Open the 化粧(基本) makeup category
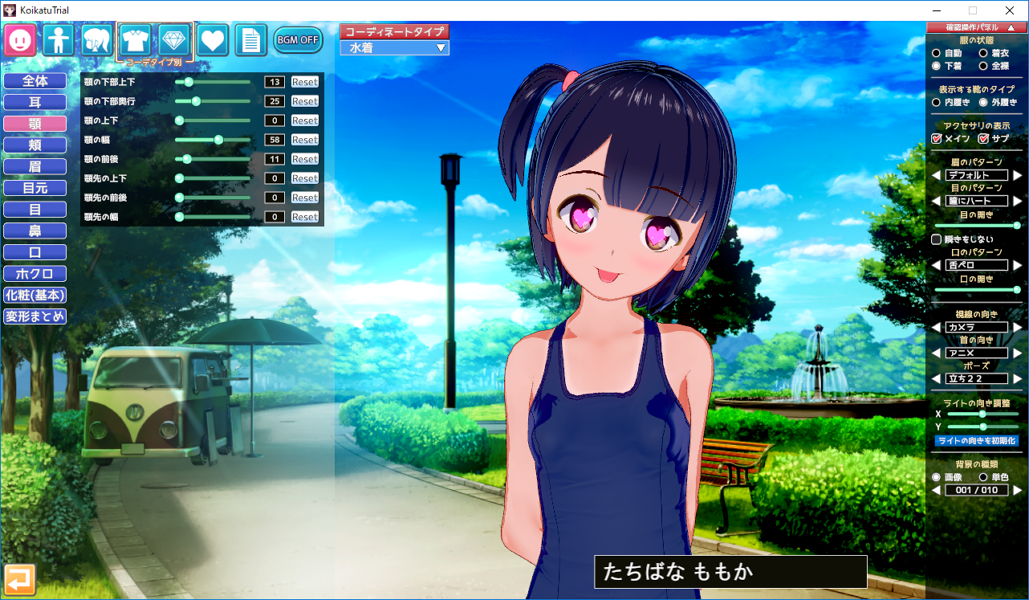This screenshot has height=600, width=1029. [35, 295]
